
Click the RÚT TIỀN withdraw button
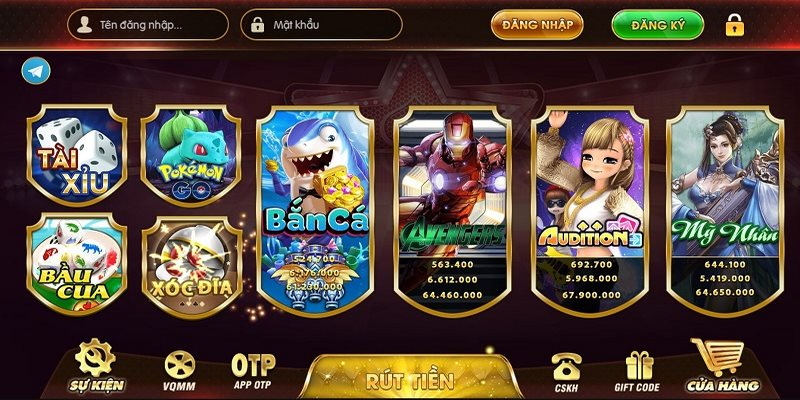pyautogui.click(x=409, y=379)
